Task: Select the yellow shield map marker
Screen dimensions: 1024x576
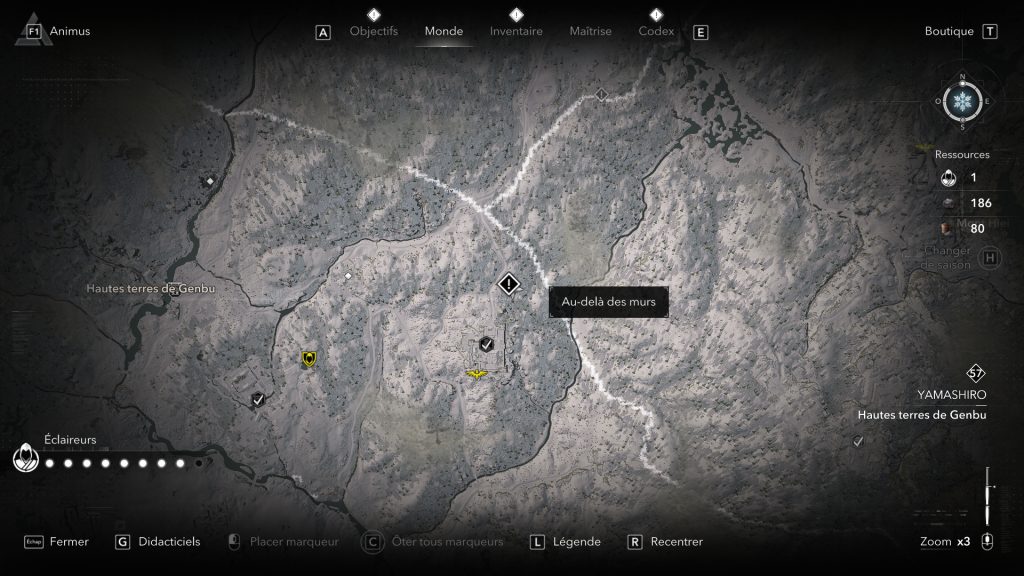Action: pyautogui.click(x=309, y=358)
